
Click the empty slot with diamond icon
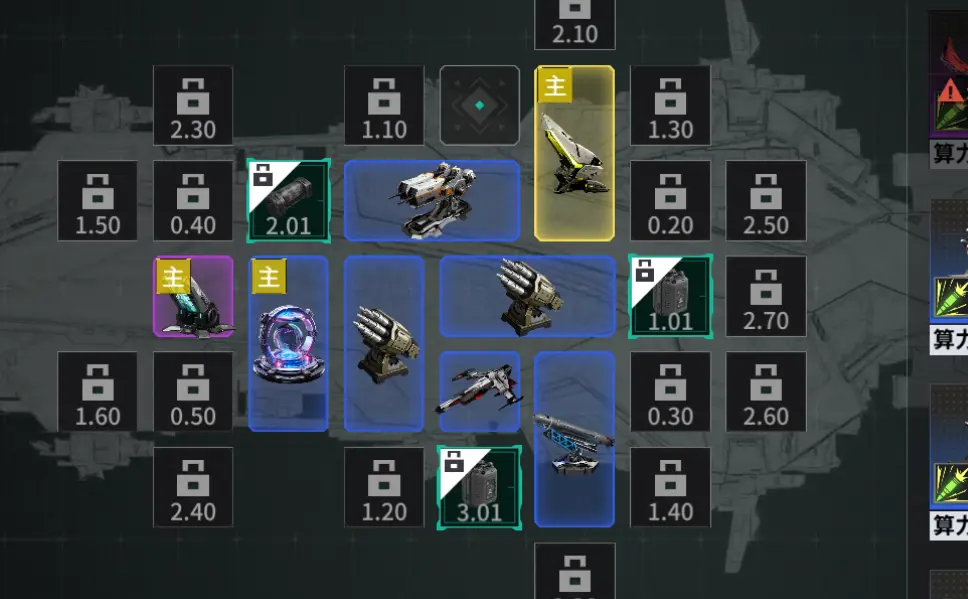(480, 105)
